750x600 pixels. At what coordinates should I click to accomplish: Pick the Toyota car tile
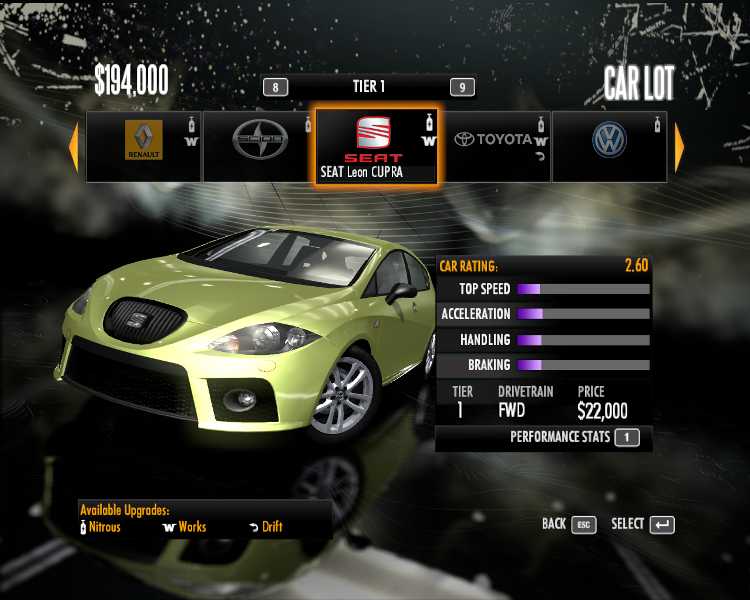point(495,145)
